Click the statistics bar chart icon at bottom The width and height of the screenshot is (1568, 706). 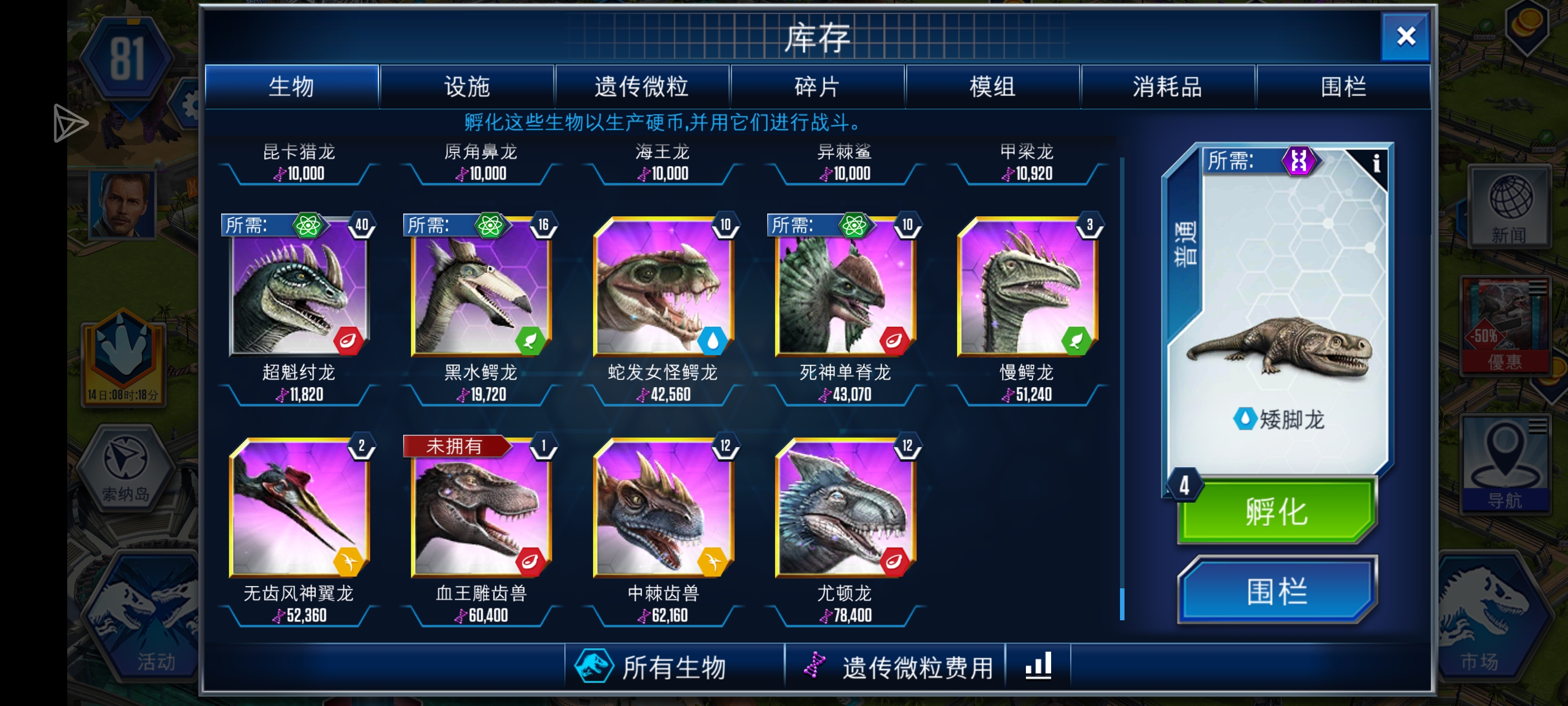click(1037, 666)
